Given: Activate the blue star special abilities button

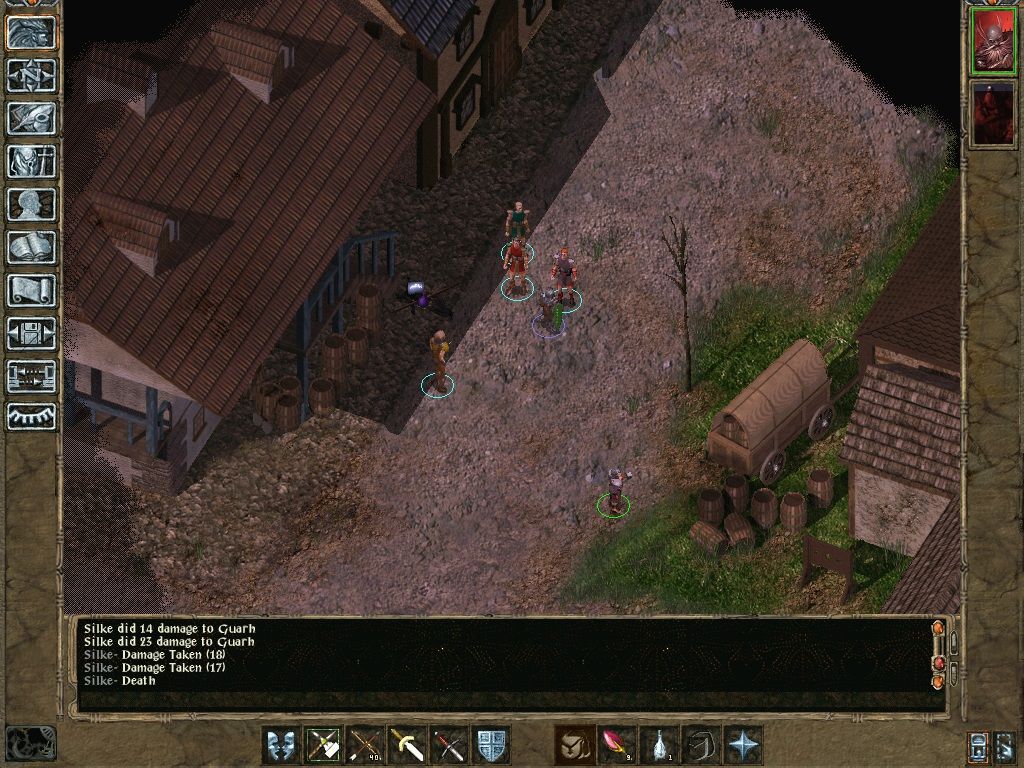Looking at the screenshot, I should (743, 745).
